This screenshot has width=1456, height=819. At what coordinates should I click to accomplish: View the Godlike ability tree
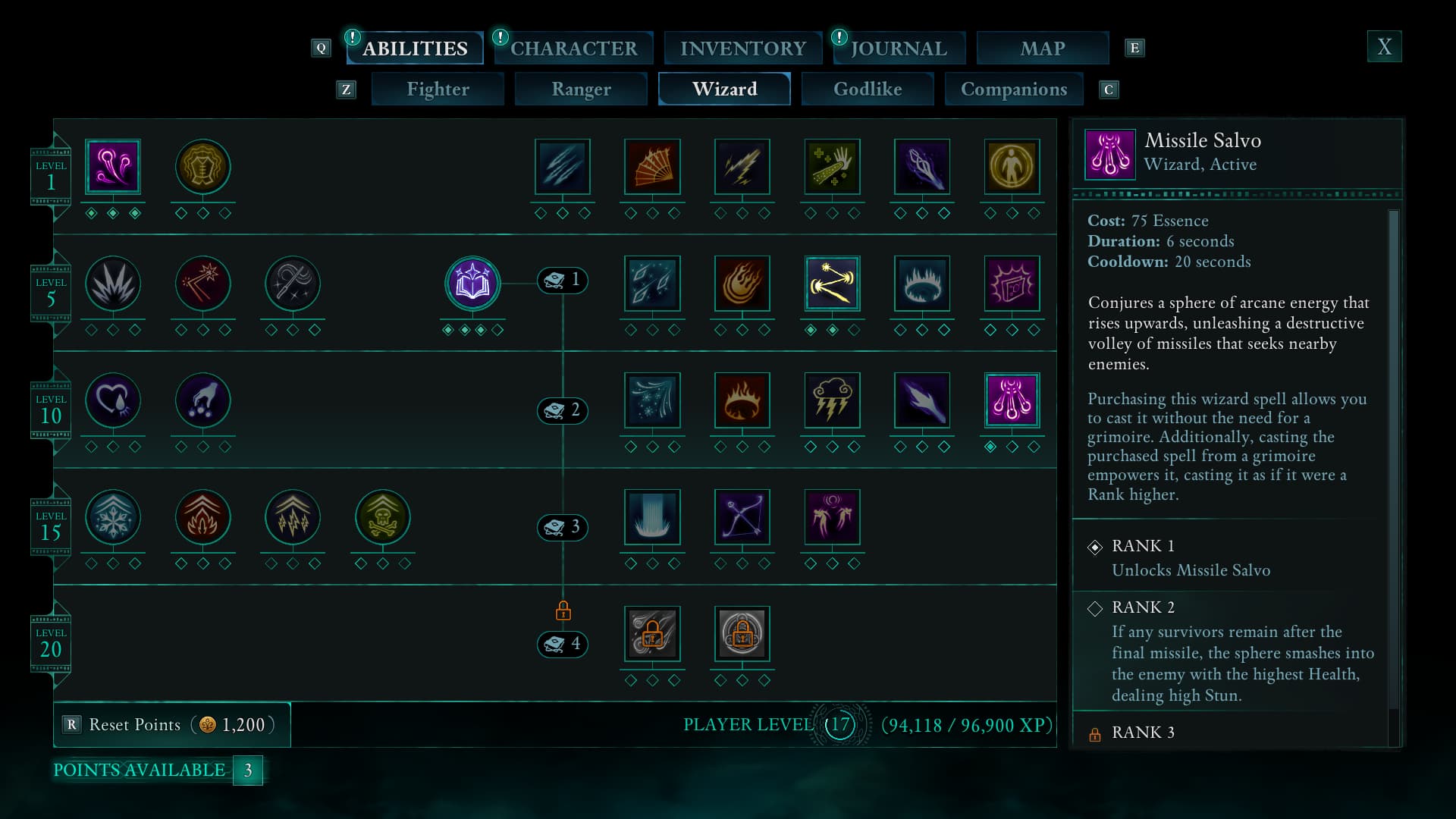pyautogui.click(x=868, y=89)
